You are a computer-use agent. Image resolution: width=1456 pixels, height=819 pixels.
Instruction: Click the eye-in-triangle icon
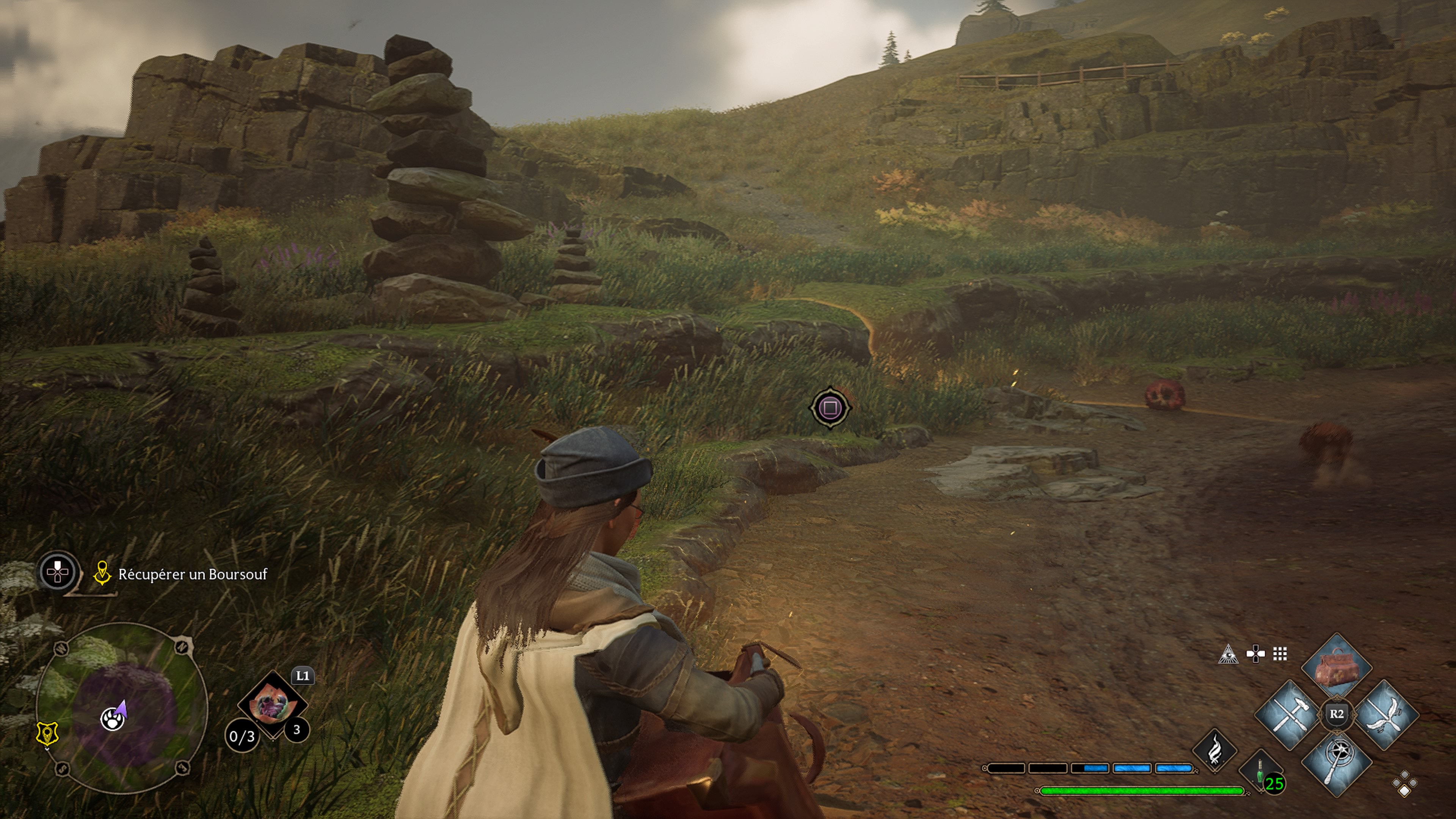click(1228, 654)
